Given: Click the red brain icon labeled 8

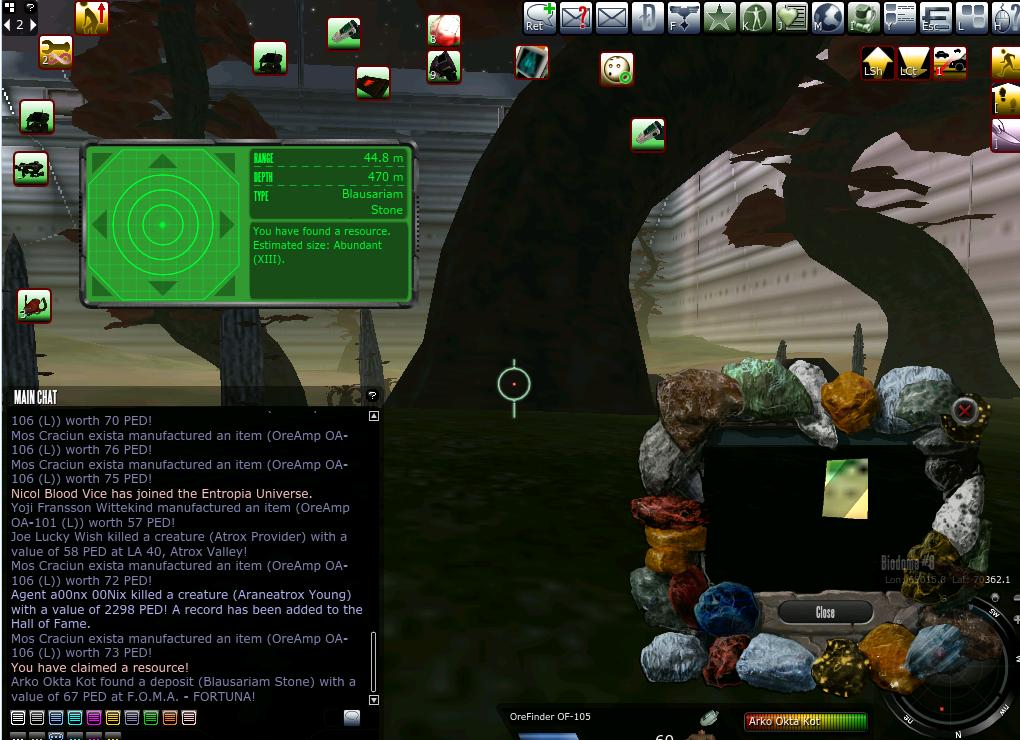Looking at the screenshot, I should (x=444, y=30).
